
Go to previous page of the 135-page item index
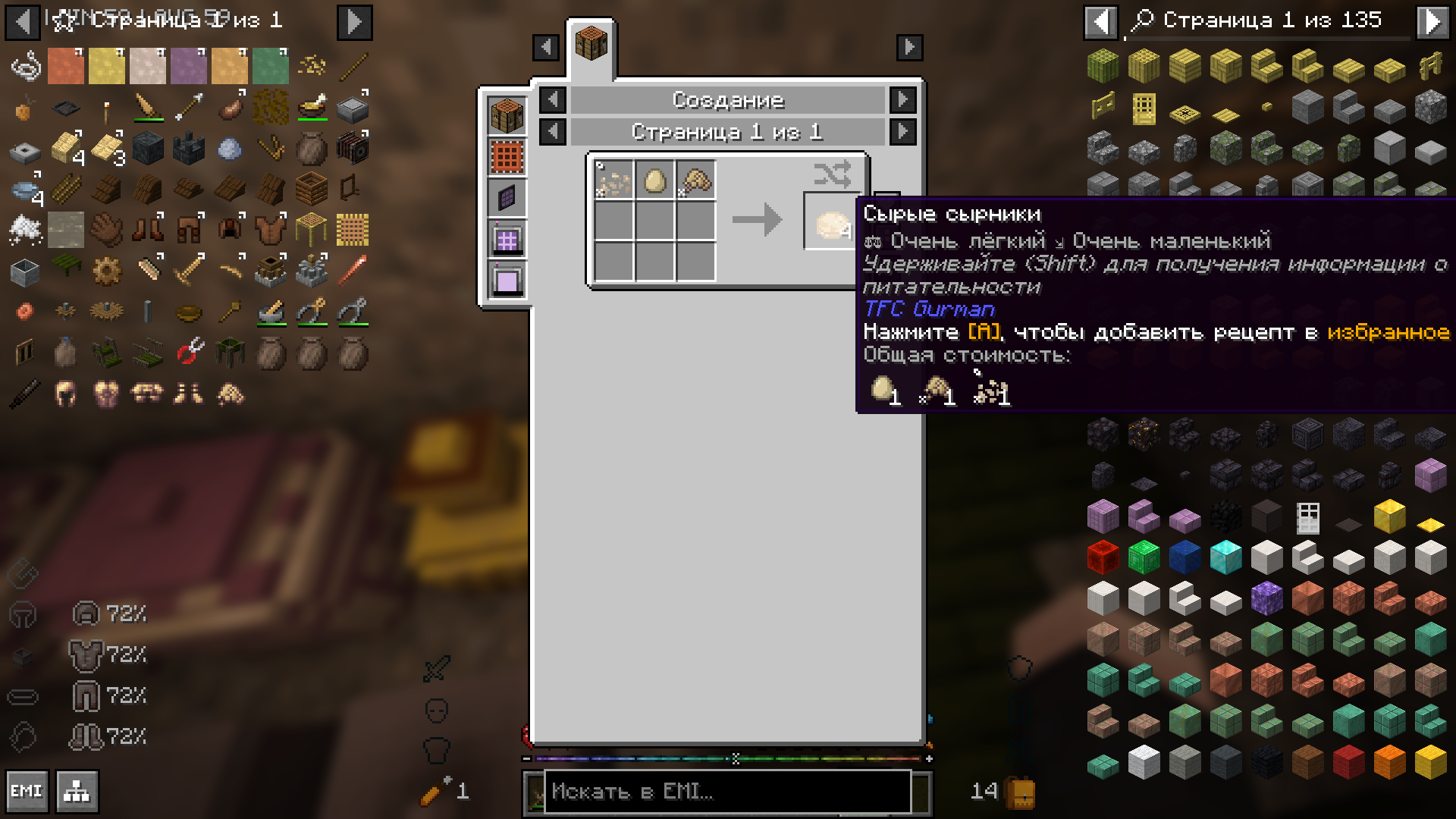coord(1100,21)
